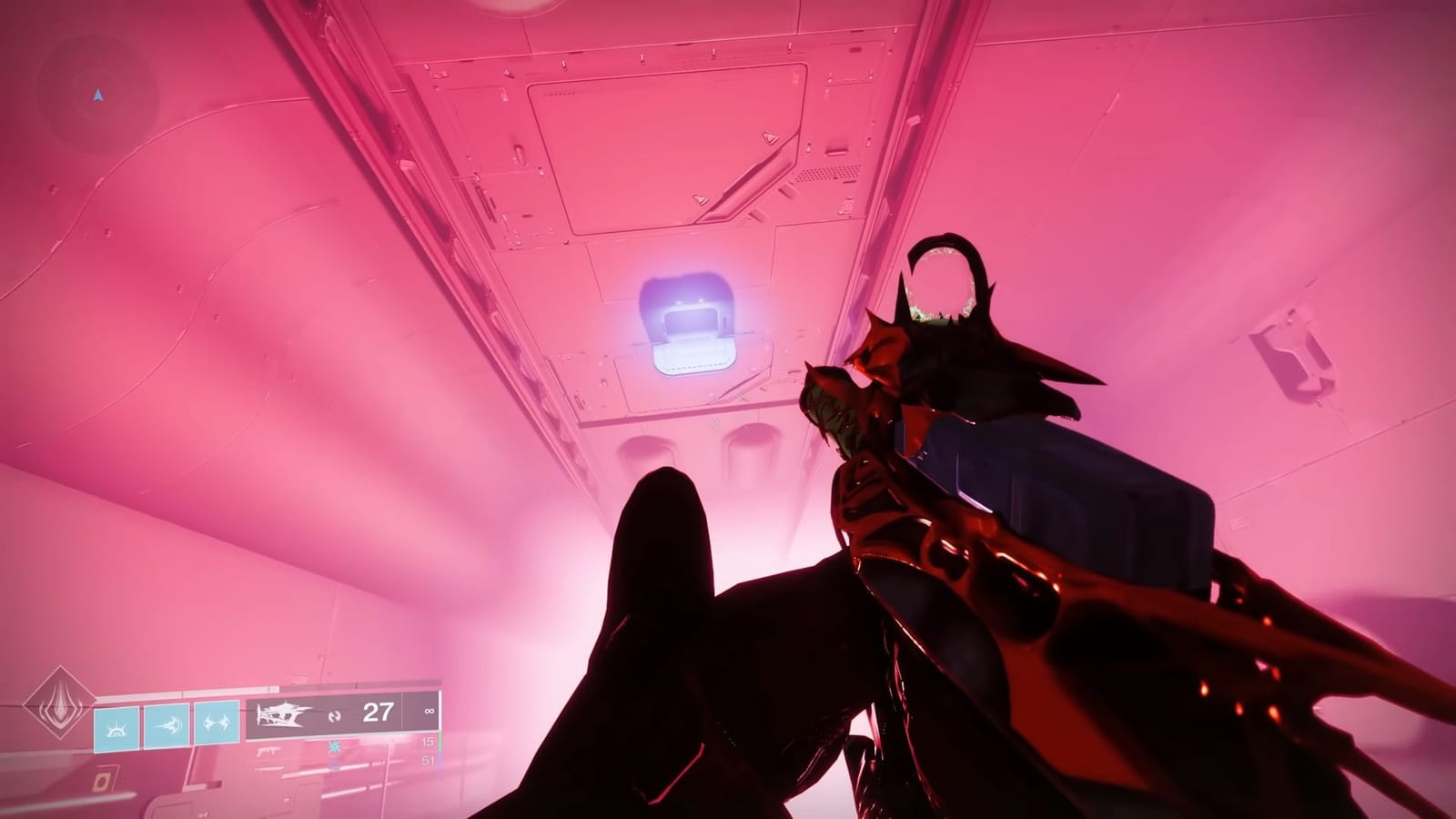Click the magazine count reading 27
The image size is (1456, 819).
(x=378, y=713)
